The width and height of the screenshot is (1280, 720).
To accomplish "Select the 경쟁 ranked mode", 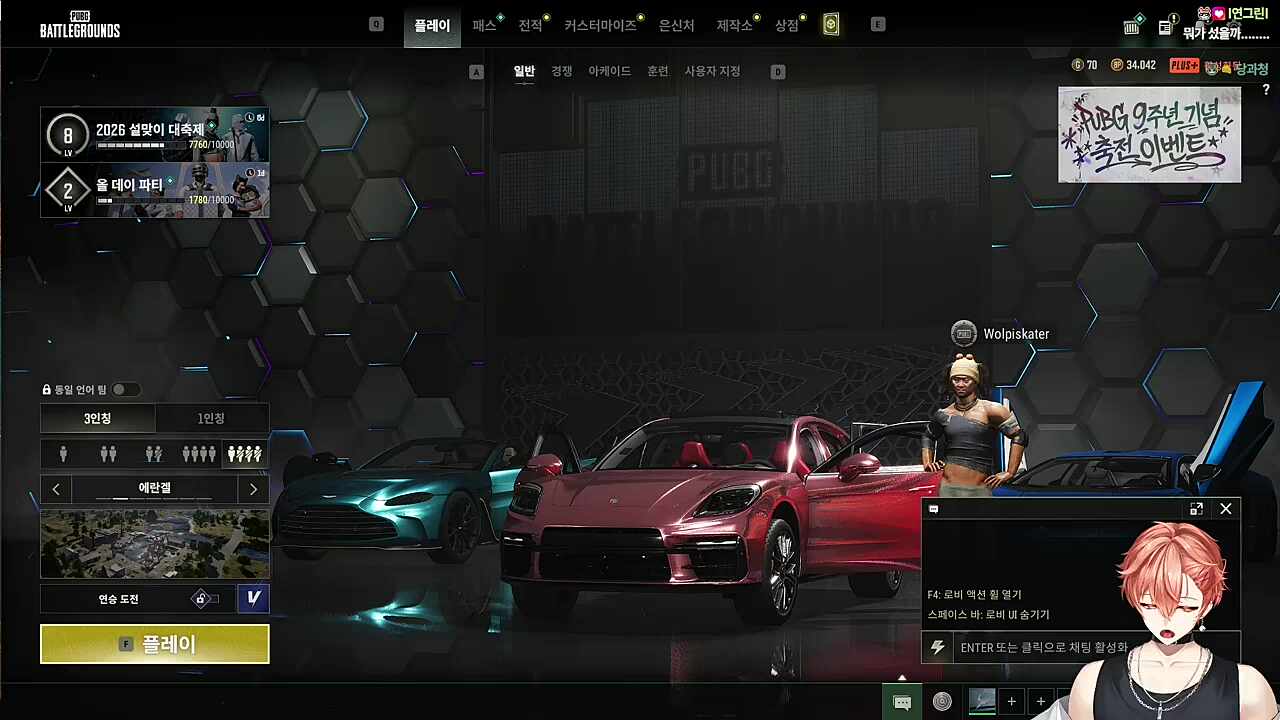I will [x=562, y=71].
